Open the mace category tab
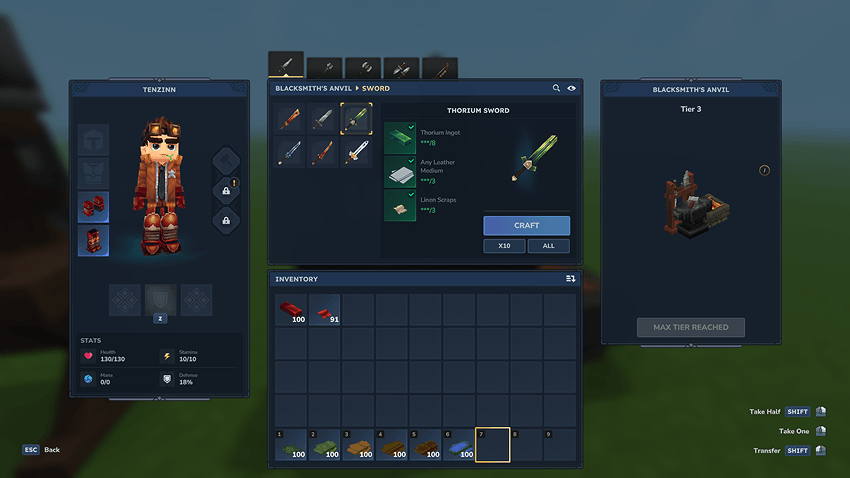This screenshot has width=850, height=478. click(325, 67)
